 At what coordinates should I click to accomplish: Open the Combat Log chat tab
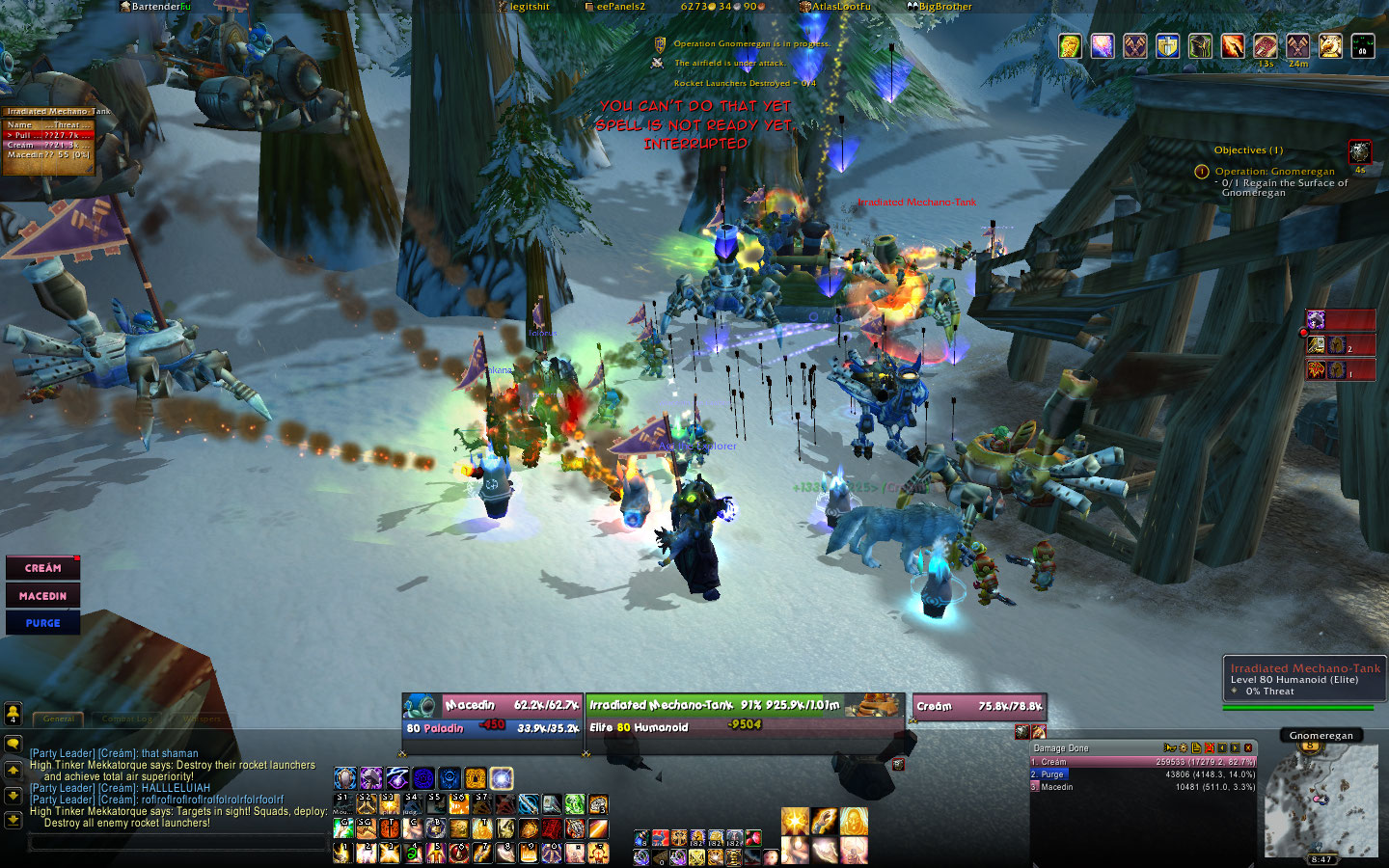(127, 719)
